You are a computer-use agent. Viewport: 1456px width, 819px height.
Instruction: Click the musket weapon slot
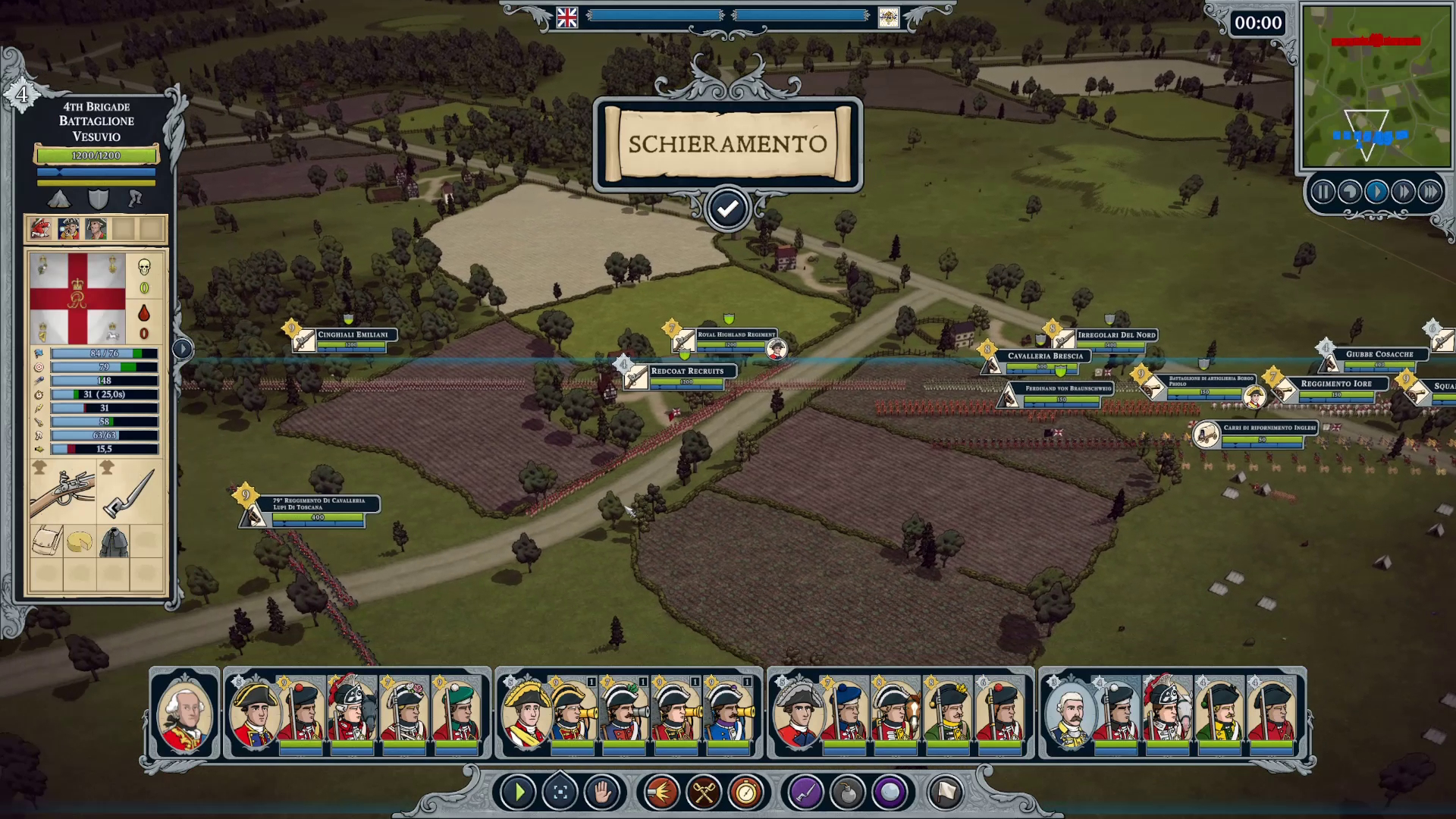(63, 492)
